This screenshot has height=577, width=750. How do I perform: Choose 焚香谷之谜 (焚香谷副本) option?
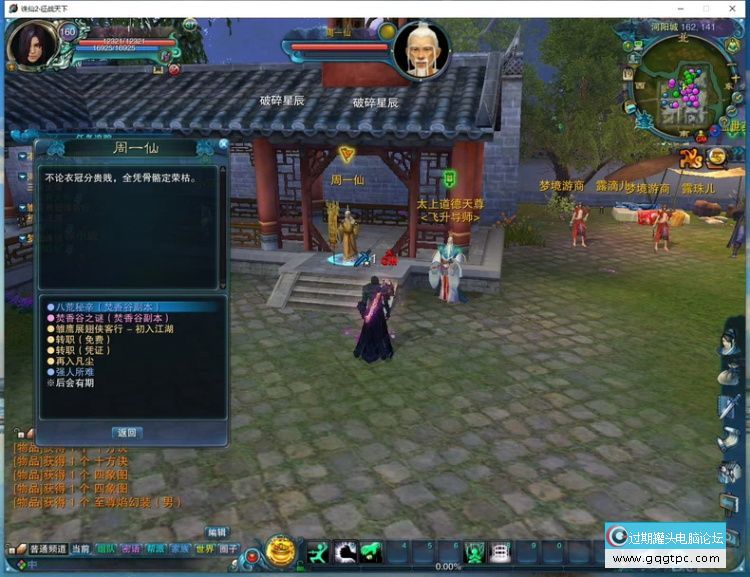(x=104, y=317)
